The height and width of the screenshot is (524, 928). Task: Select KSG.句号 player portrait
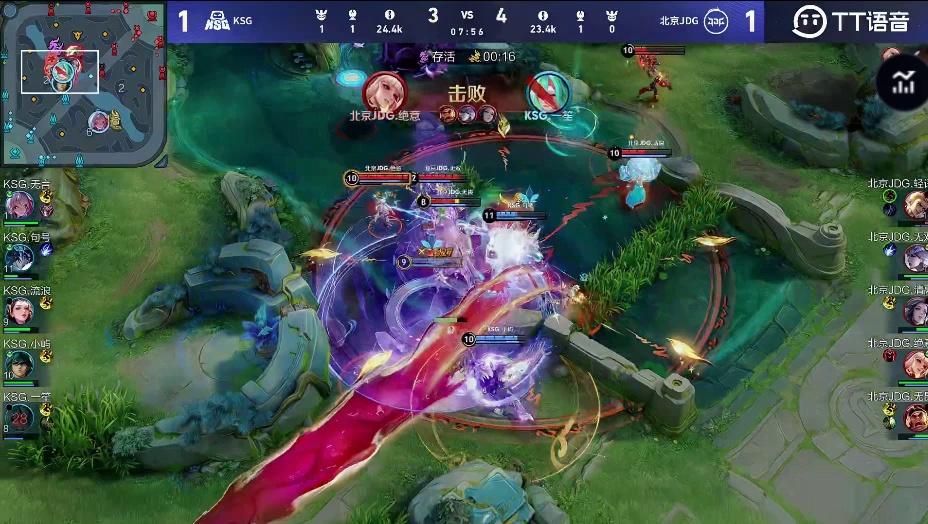coord(18,258)
